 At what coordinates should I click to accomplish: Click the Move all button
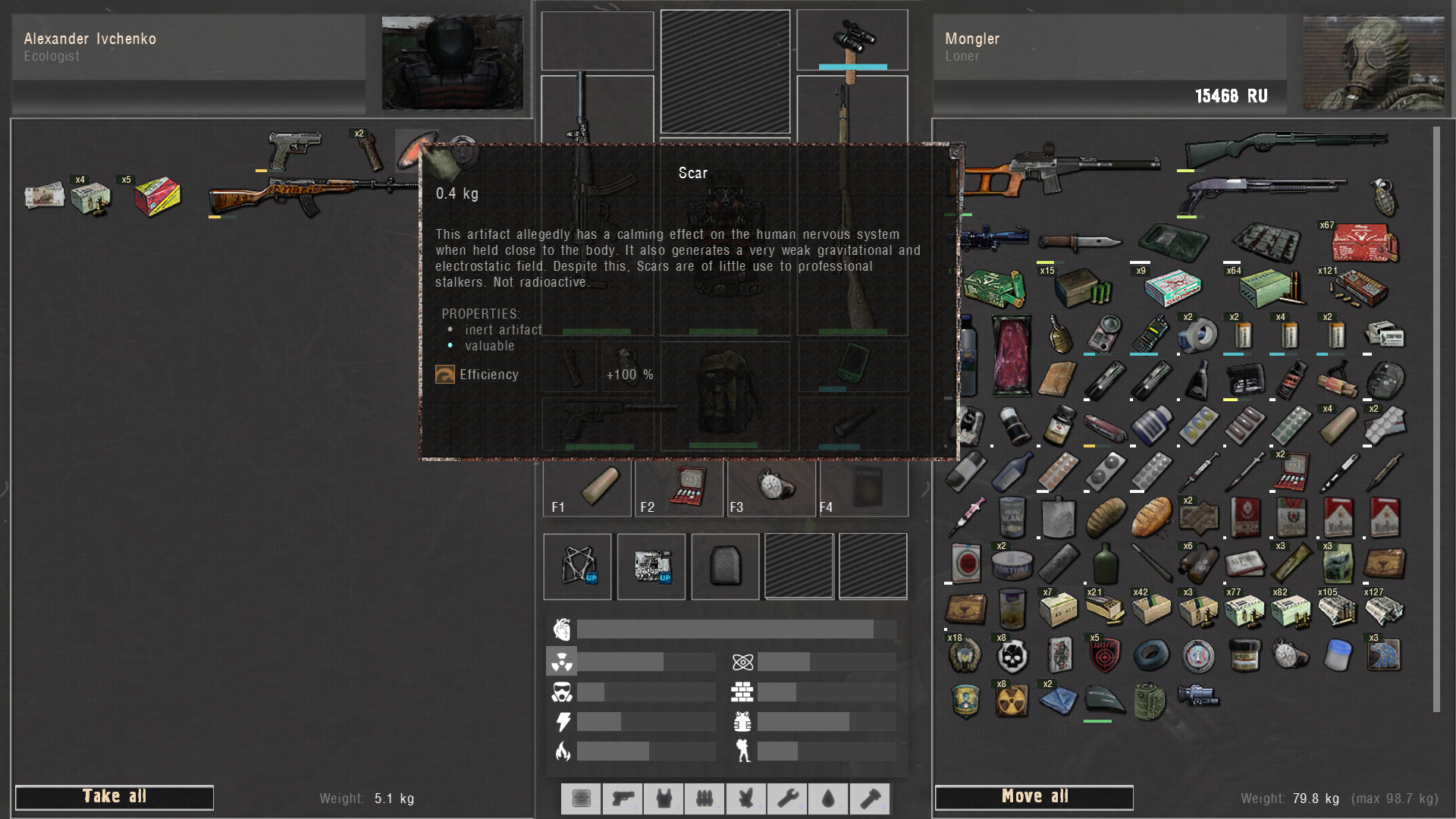click(x=1034, y=797)
